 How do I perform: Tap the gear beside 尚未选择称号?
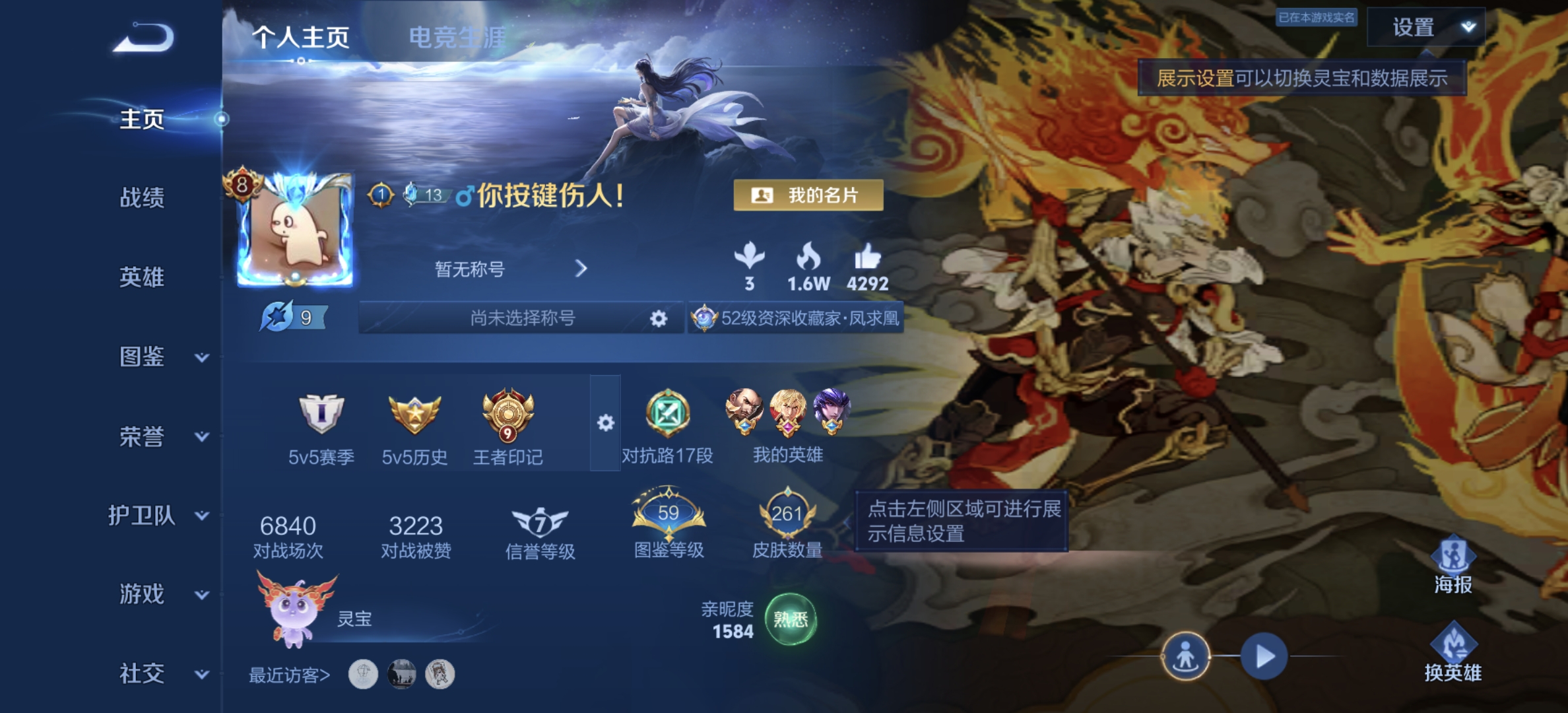pos(657,318)
